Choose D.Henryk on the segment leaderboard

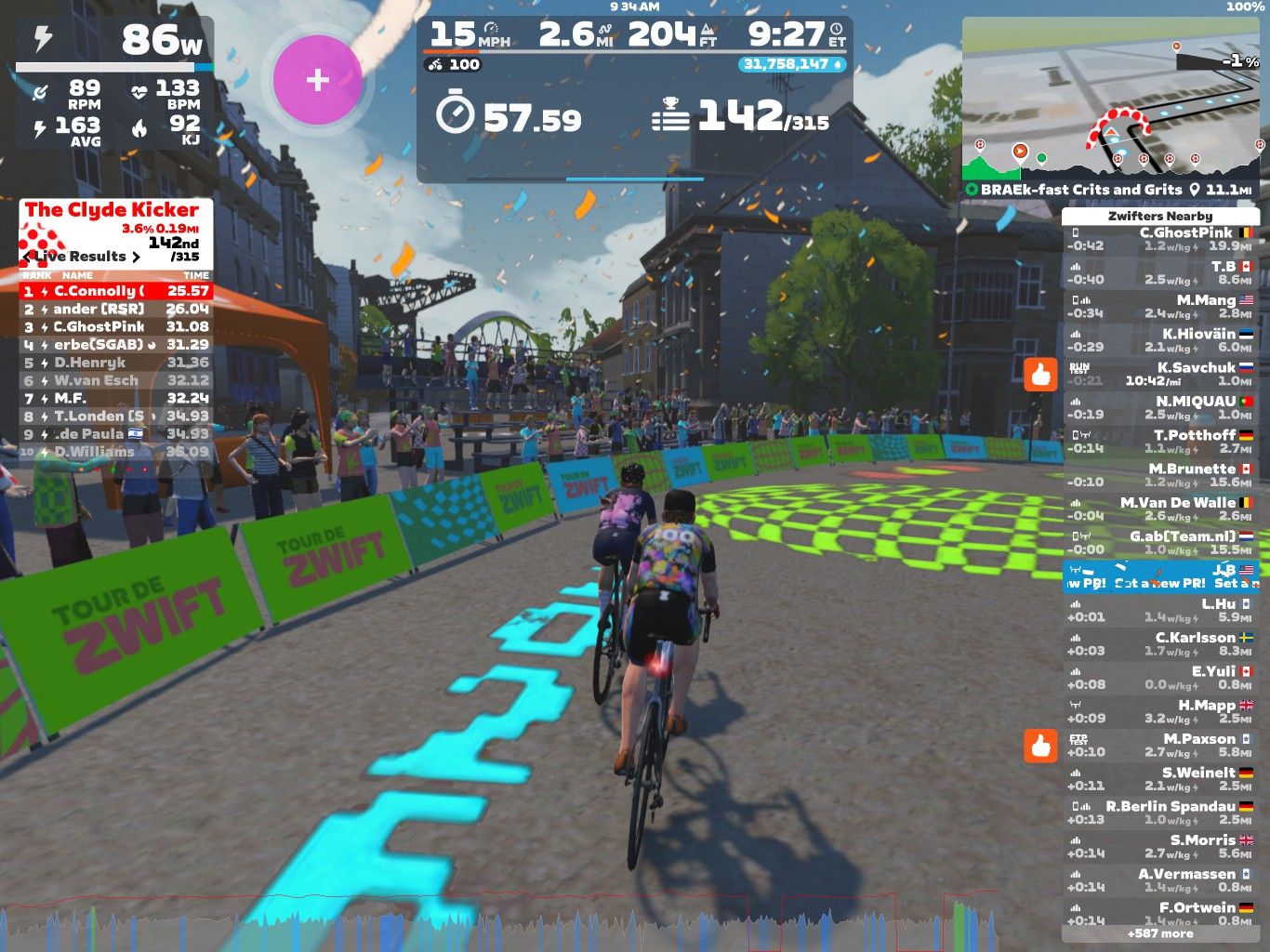[x=116, y=363]
